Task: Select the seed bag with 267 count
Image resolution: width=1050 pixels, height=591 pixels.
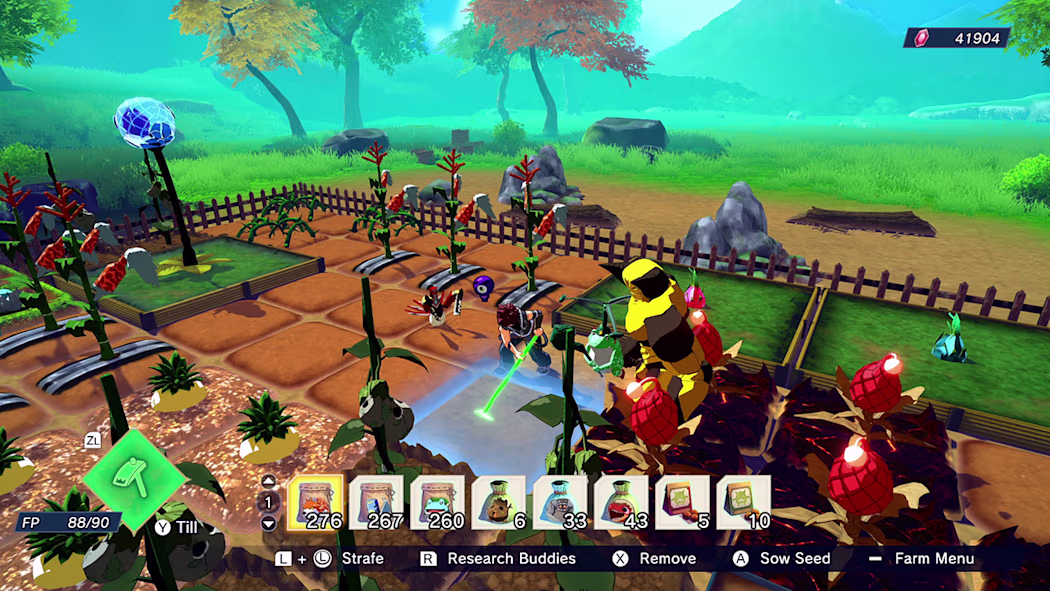Action: click(x=376, y=501)
